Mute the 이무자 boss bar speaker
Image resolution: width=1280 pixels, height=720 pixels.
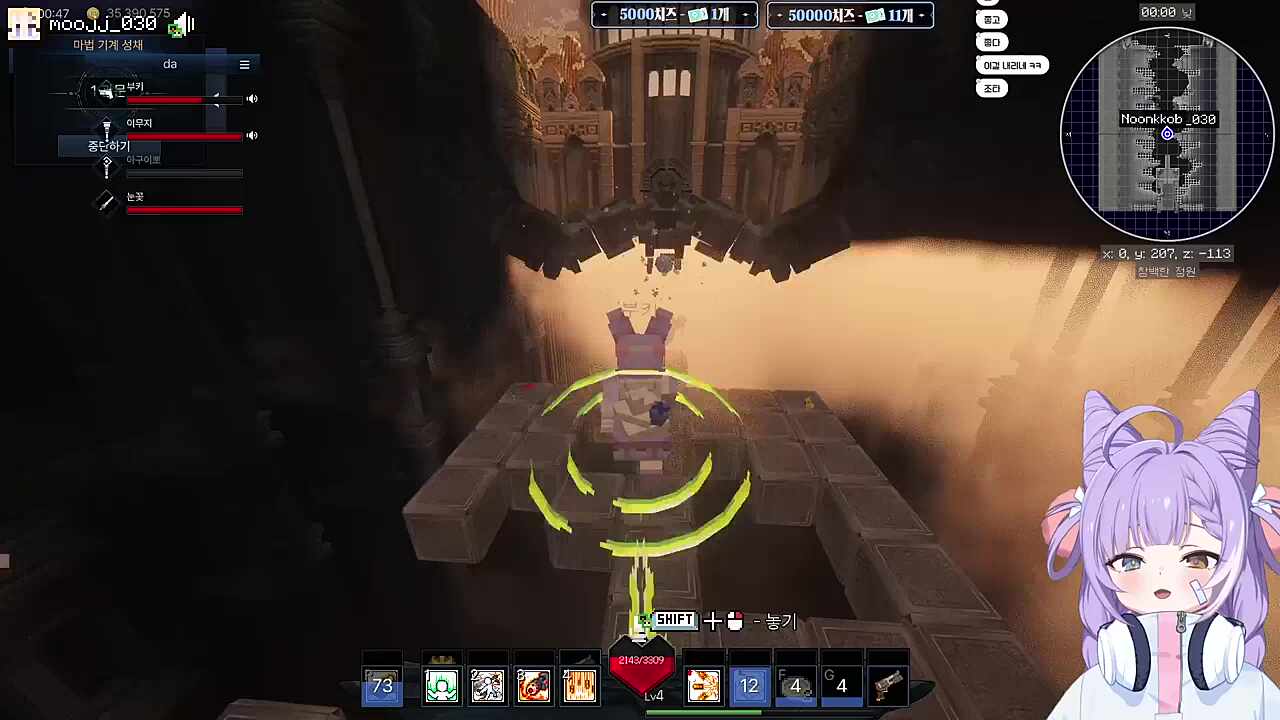tap(252, 135)
